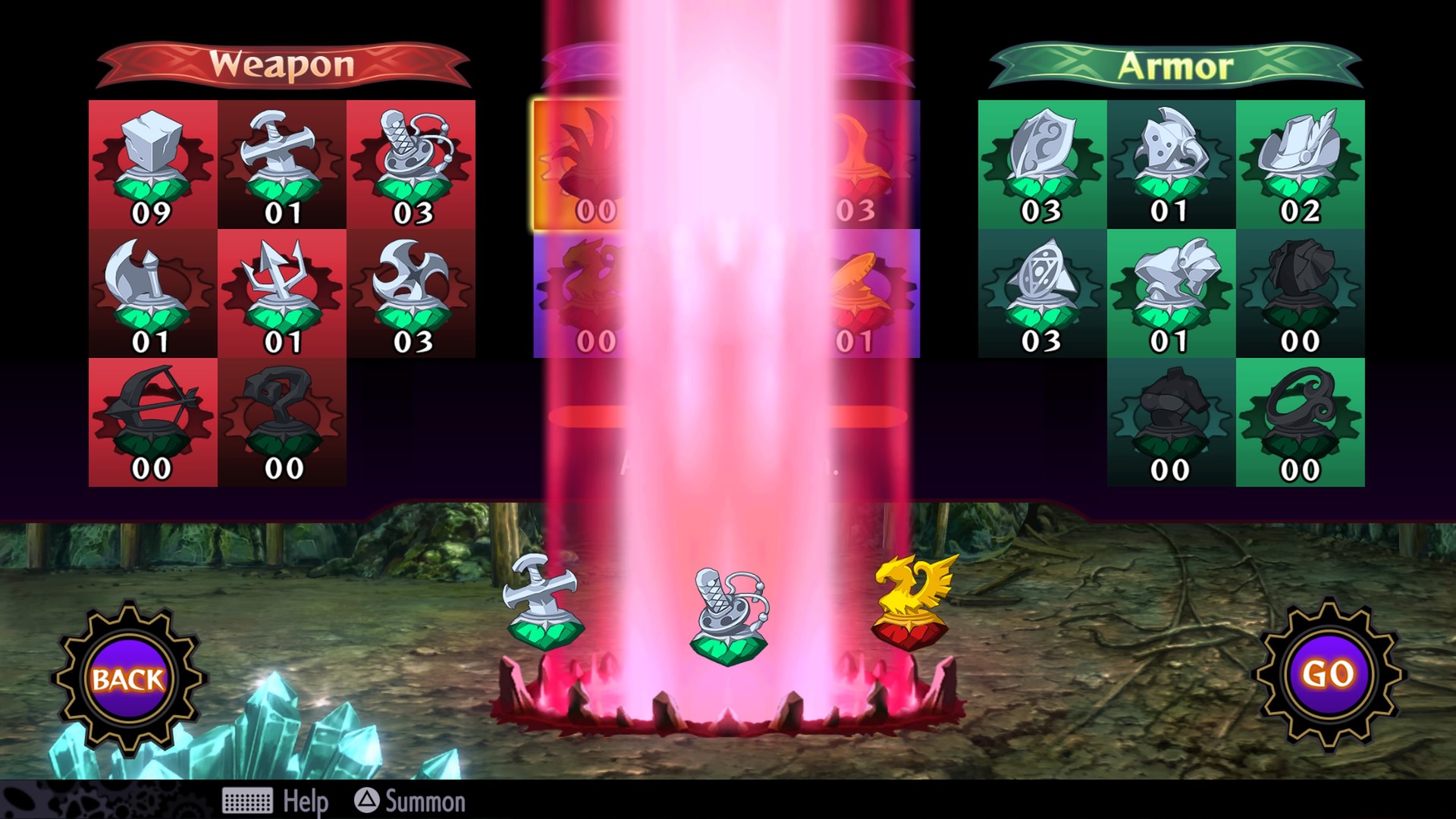The height and width of the screenshot is (819, 1456).
Task: Select the dagger weapon icon showing quantity 03
Action: coord(414,155)
